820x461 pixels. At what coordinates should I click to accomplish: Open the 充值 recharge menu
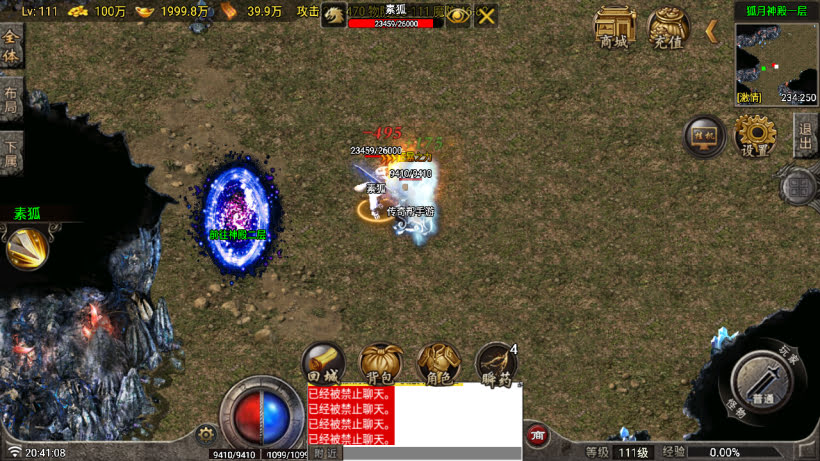668,28
